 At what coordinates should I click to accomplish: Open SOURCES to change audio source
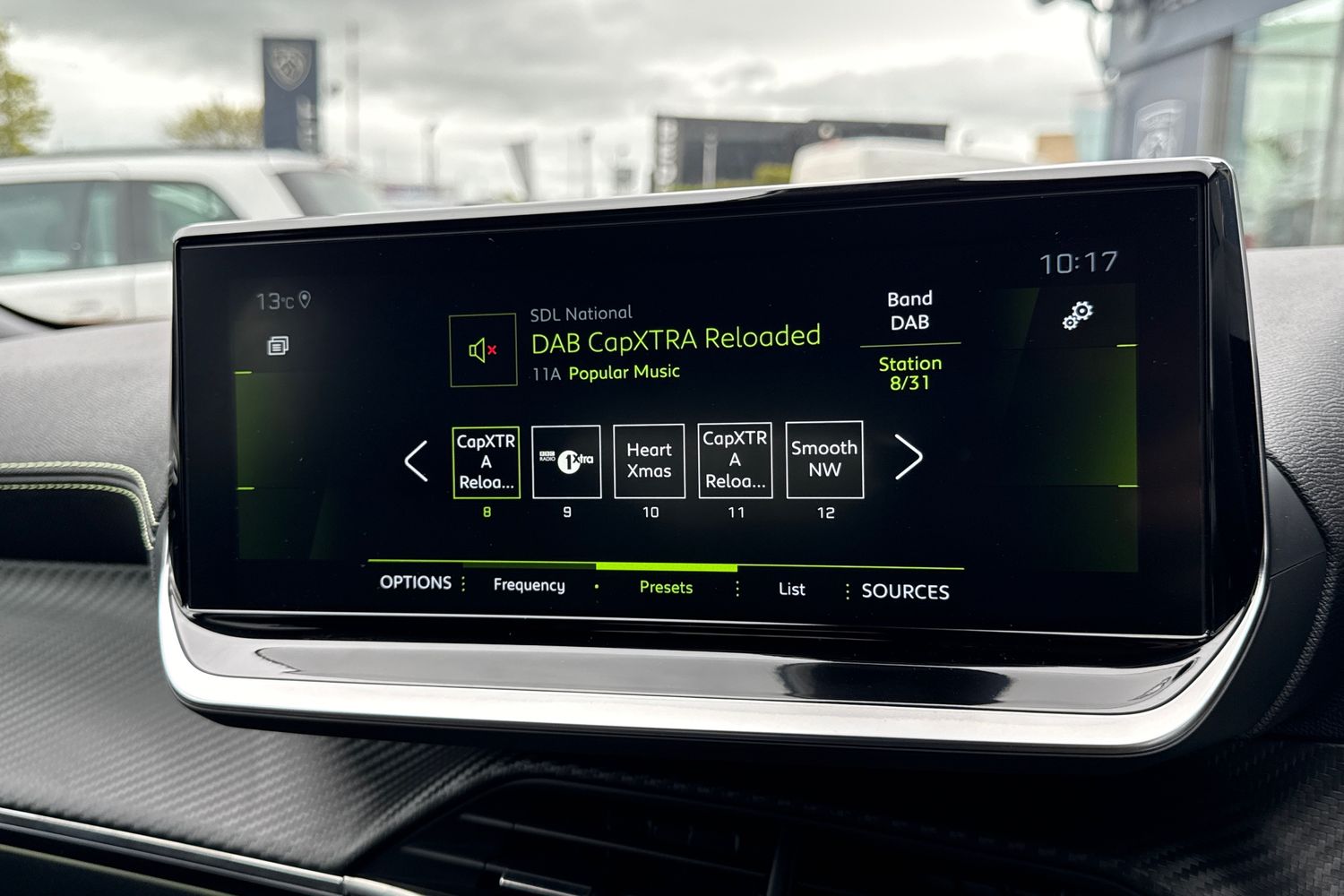coord(905,591)
